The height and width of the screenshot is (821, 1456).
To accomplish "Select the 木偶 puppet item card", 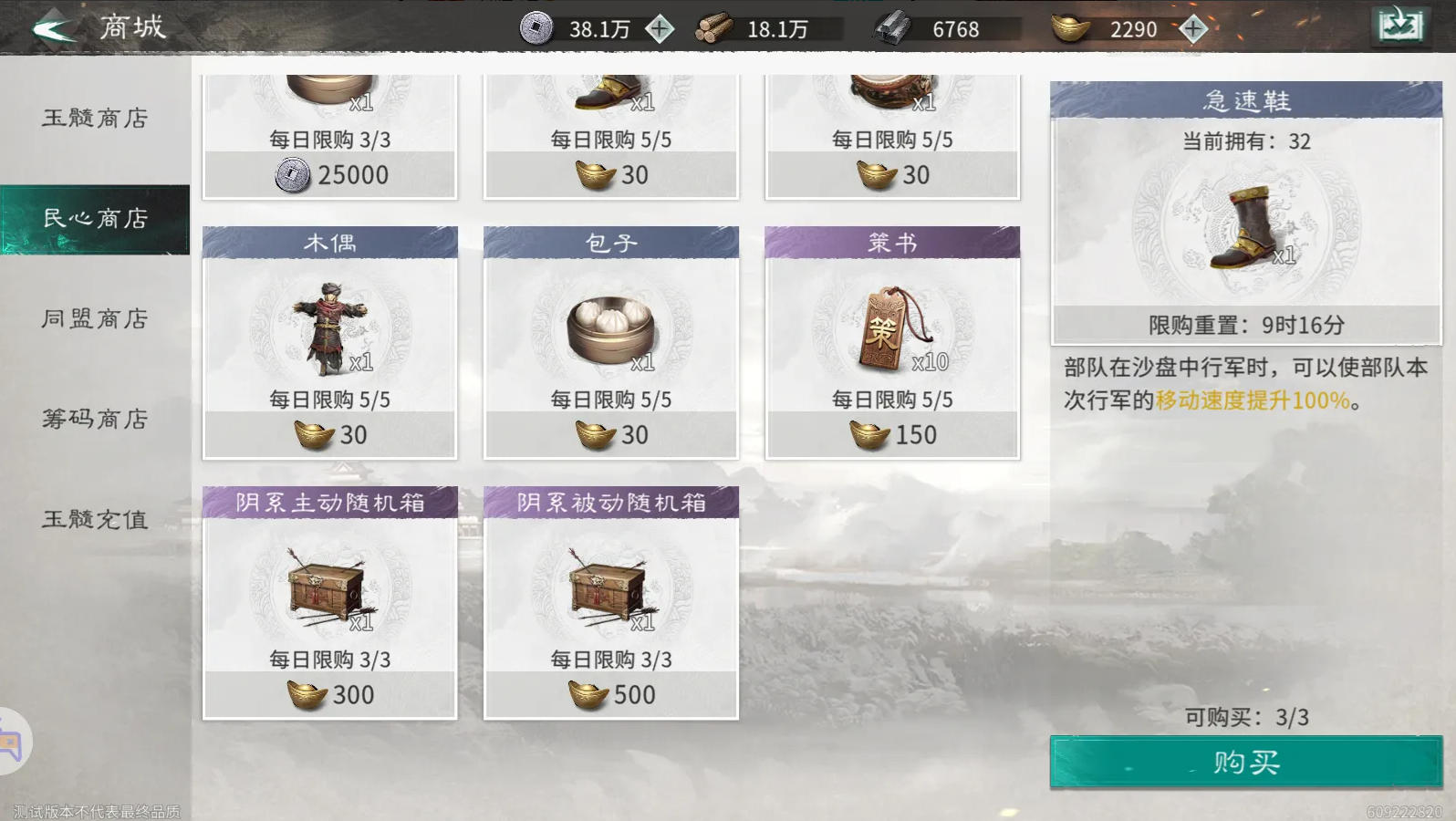I will click(x=330, y=342).
